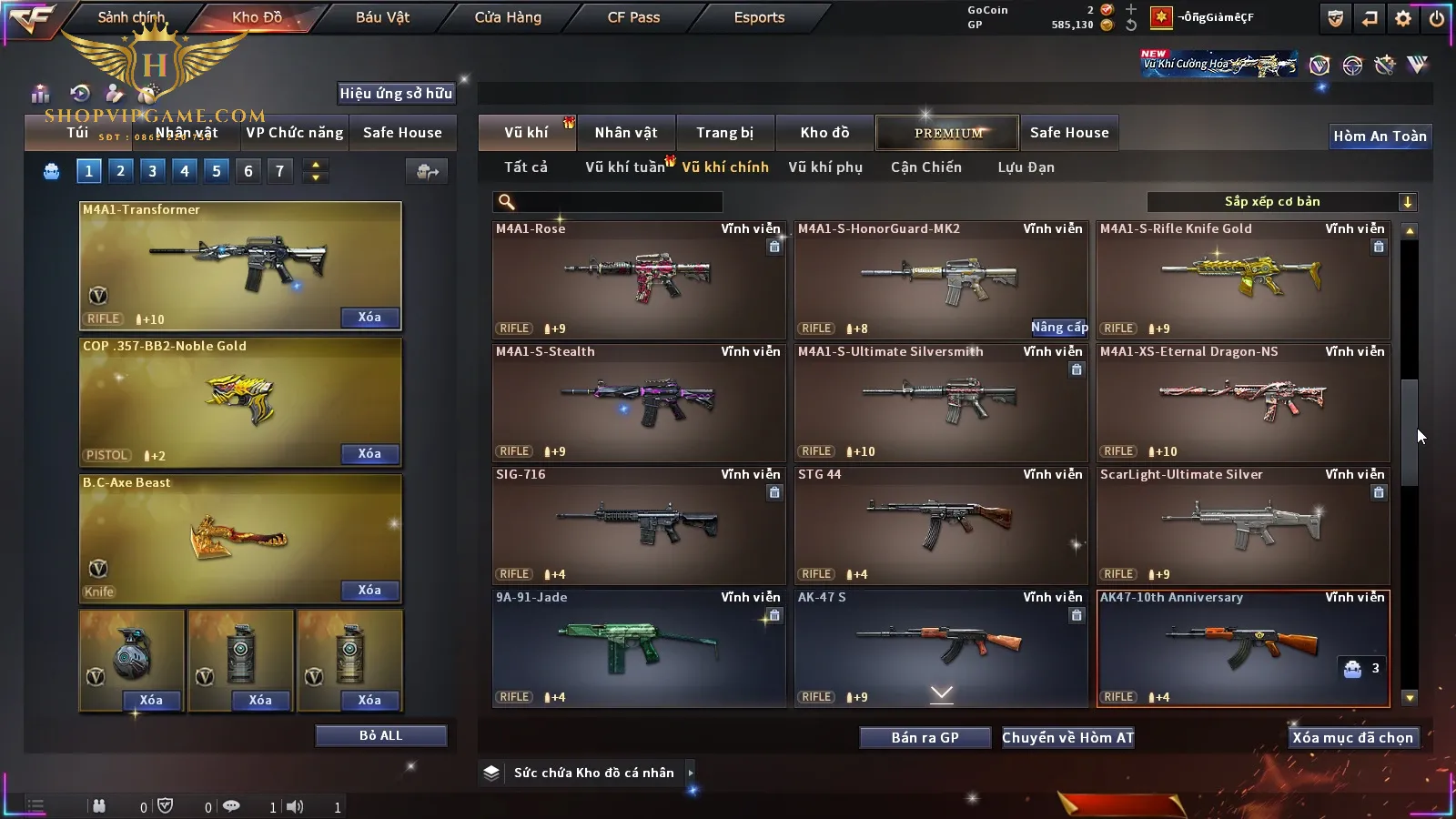This screenshot has height=819, width=1456.
Task: Upgrade the M4A1-S-HonorGuard-MK2 with Nâng cấp
Action: (1059, 328)
